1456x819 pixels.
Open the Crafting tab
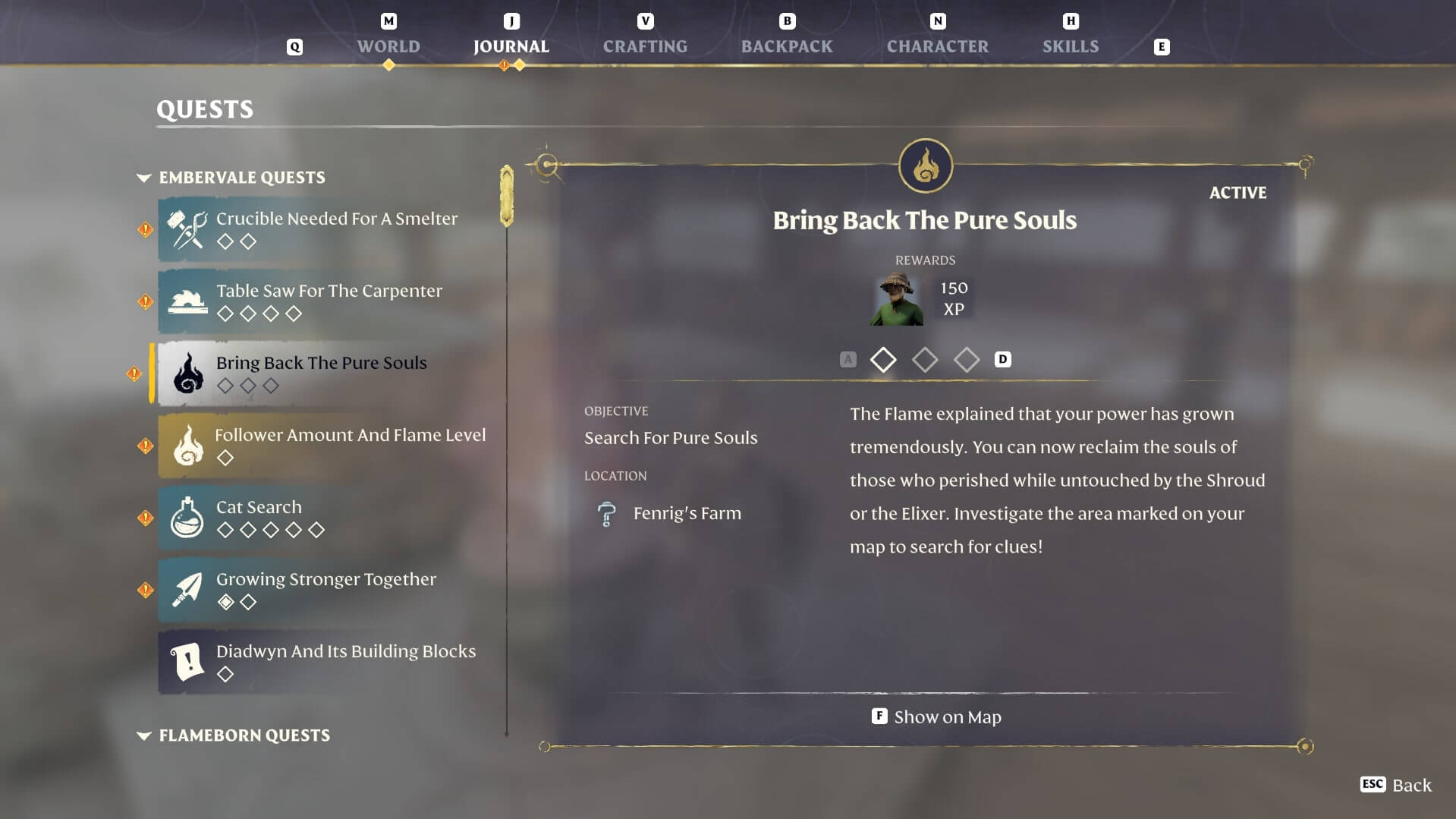click(645, 46)
